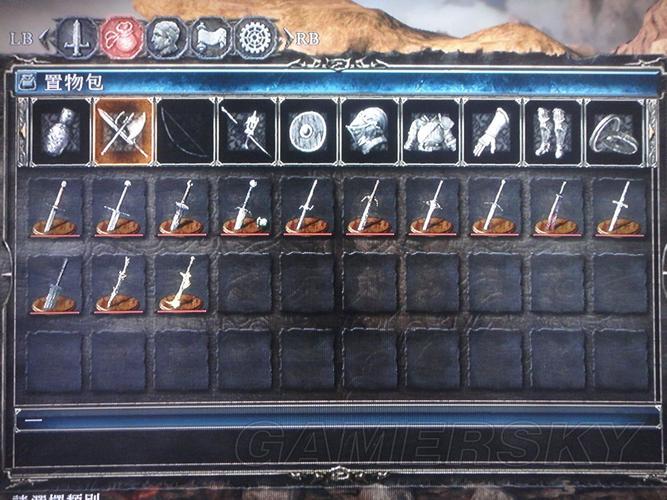Select the crossed axes weapons category
Image resolution: width=667 pixels, height=500 pixels.
click(123, 131)
